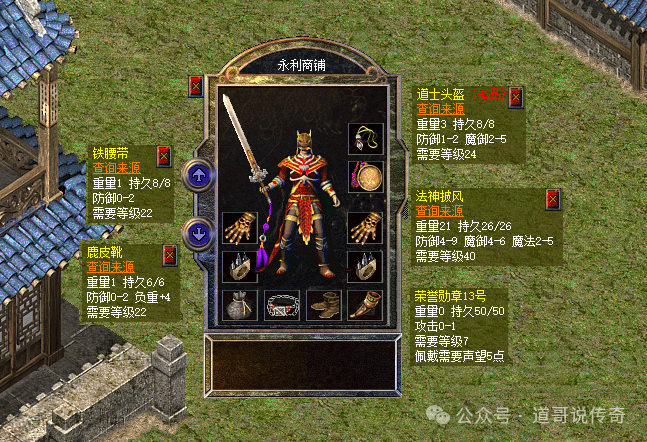
Task: Select the belt equipment slot
Action: pyautogui.click(x=282, y=304)
